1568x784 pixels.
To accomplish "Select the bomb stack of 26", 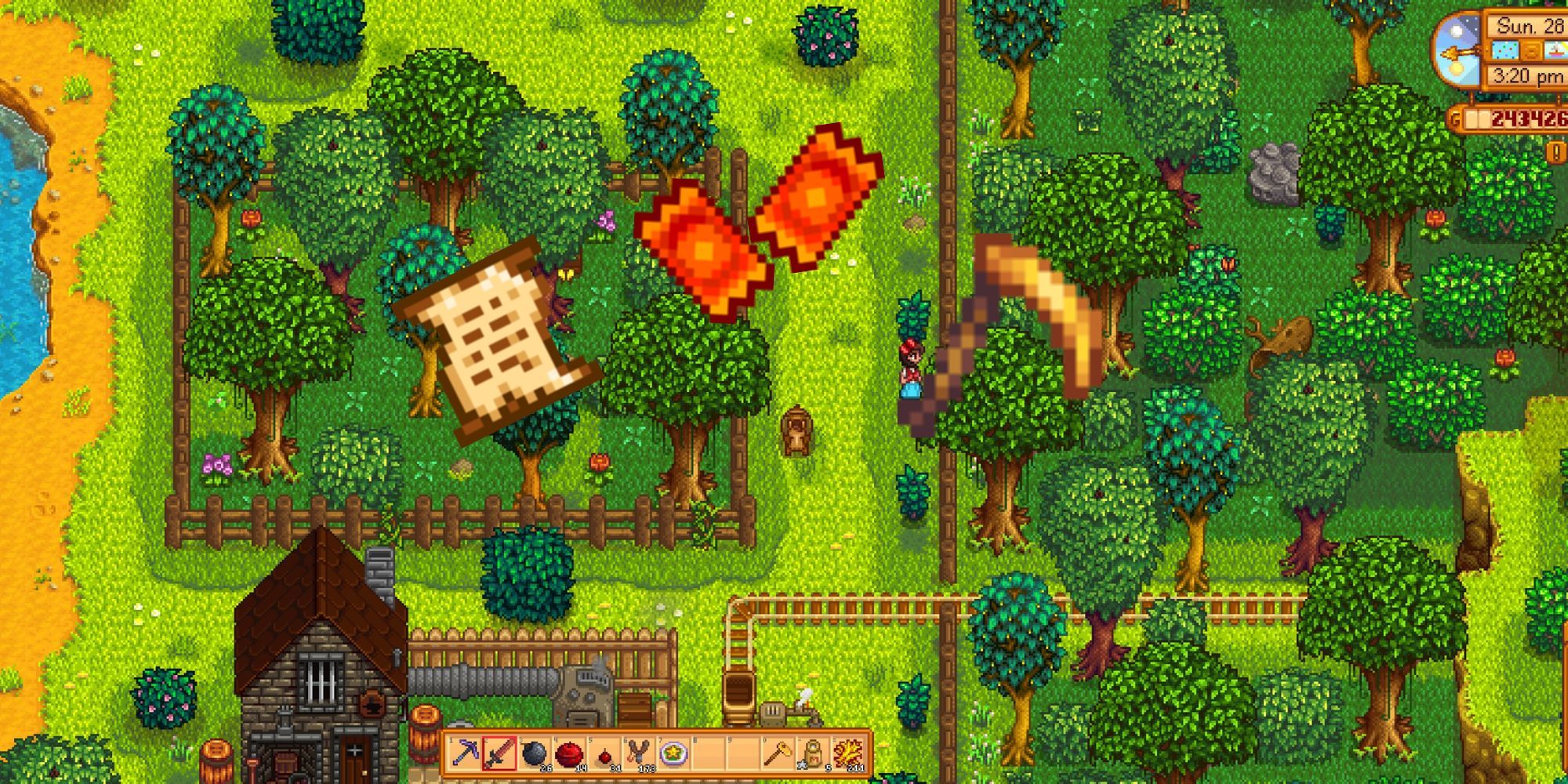I will [533, 753].
